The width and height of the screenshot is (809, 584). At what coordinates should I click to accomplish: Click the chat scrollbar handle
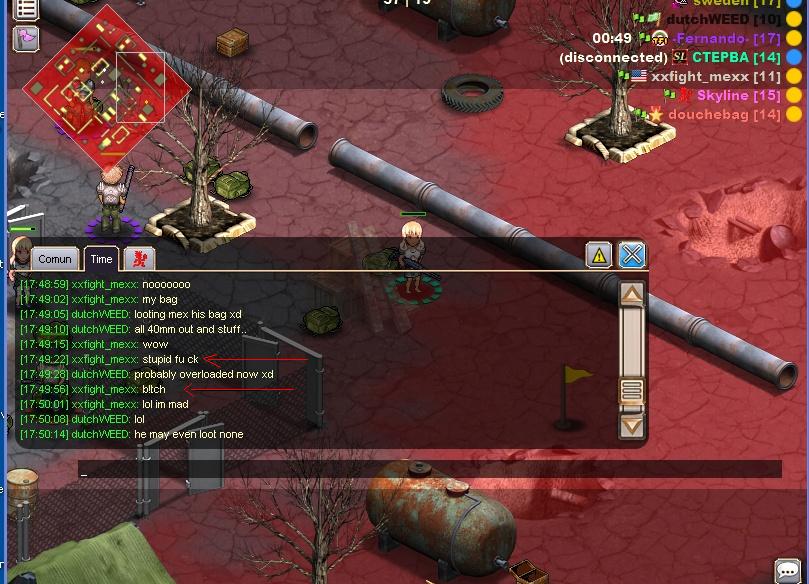631,391
